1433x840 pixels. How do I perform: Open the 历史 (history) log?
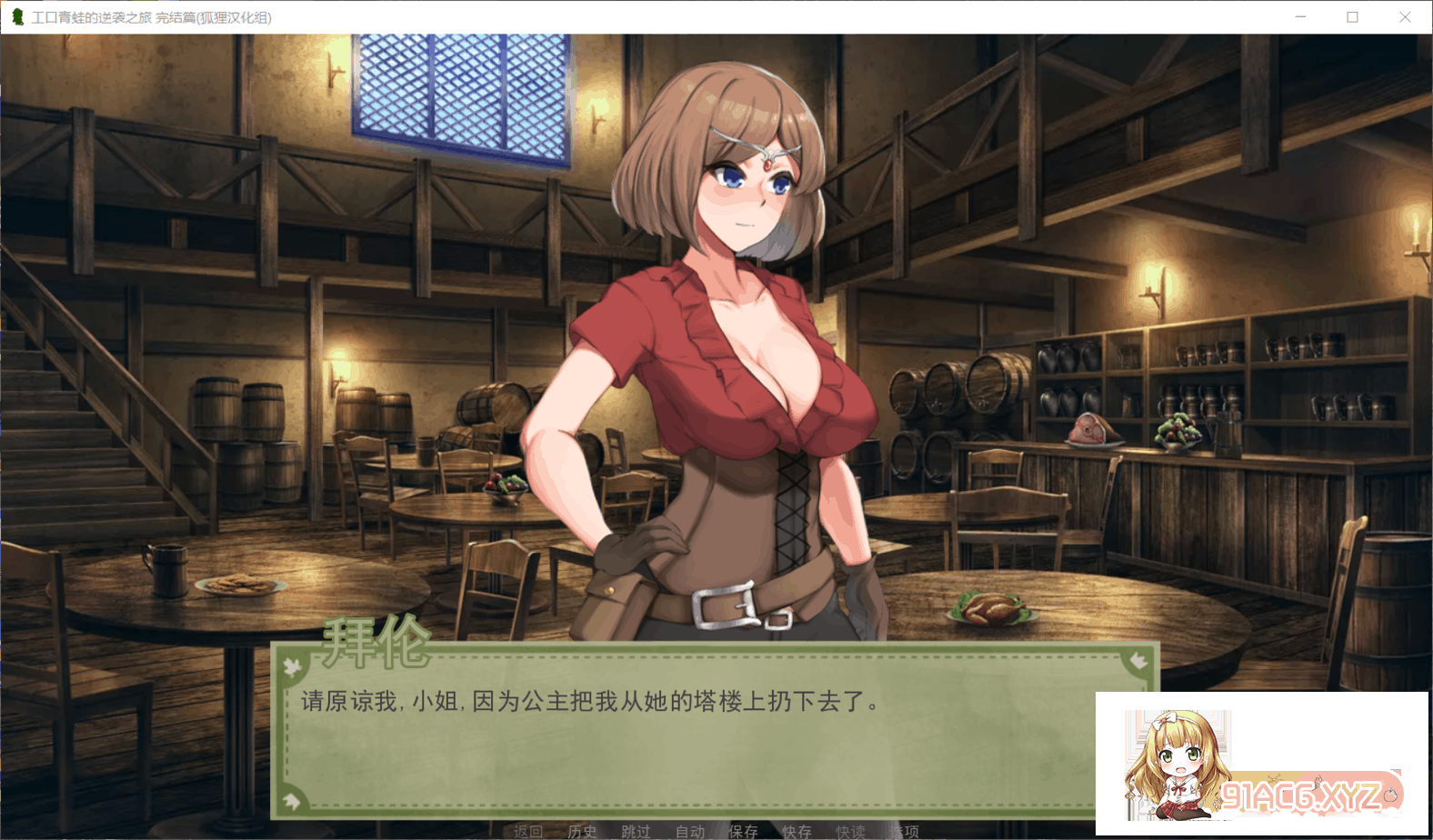[582, 831]
